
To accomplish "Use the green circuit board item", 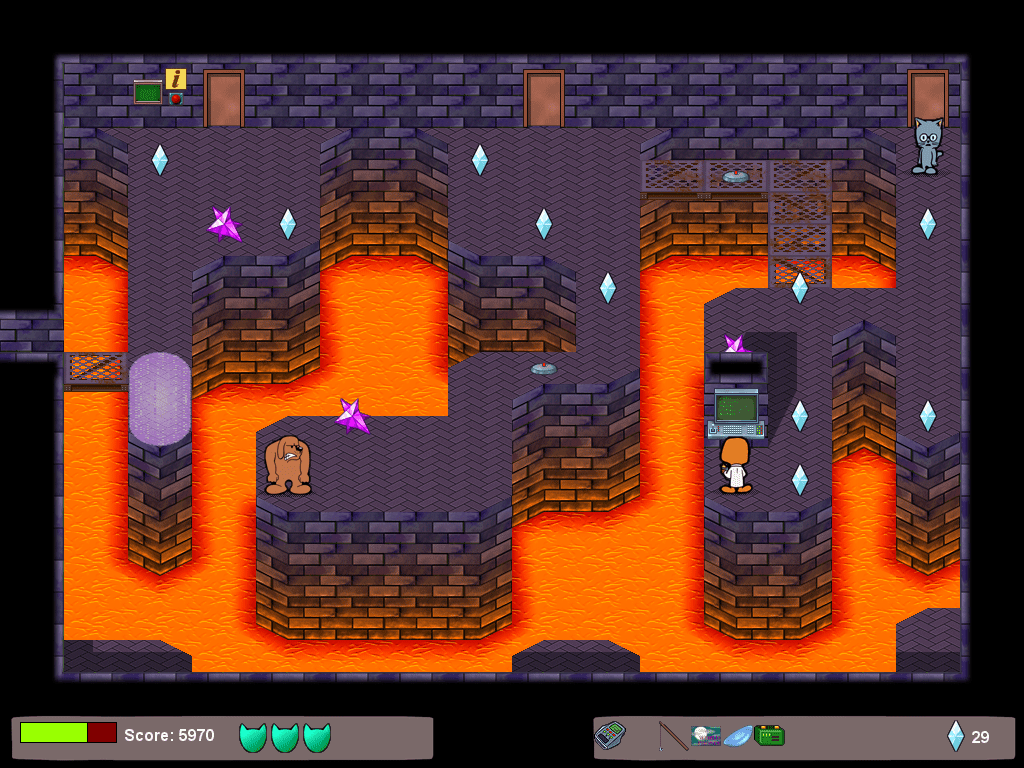I will (x=769, y=736).
